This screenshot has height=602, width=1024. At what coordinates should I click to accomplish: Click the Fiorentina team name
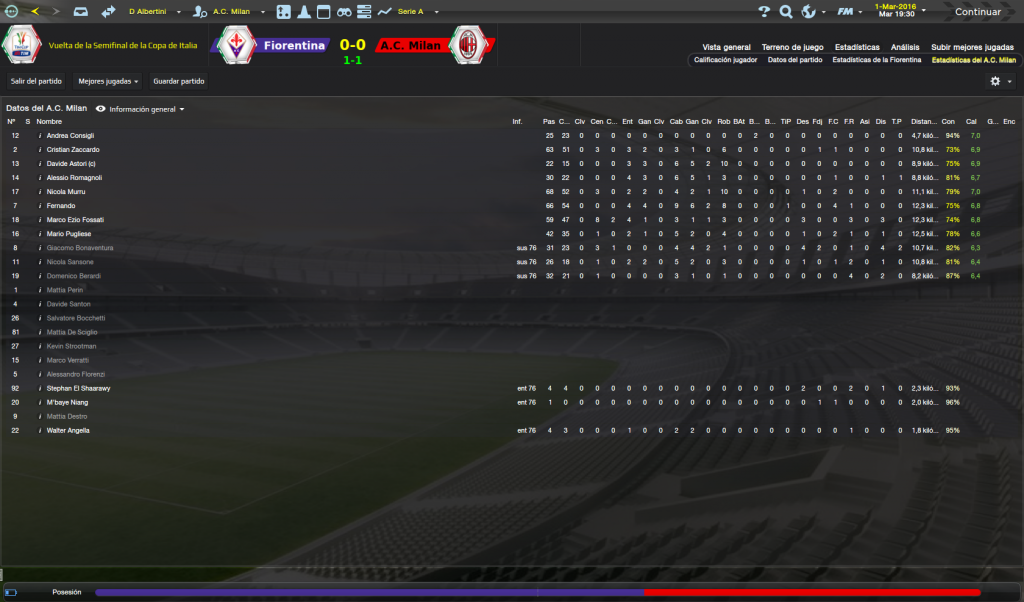(x=294, y=45)
